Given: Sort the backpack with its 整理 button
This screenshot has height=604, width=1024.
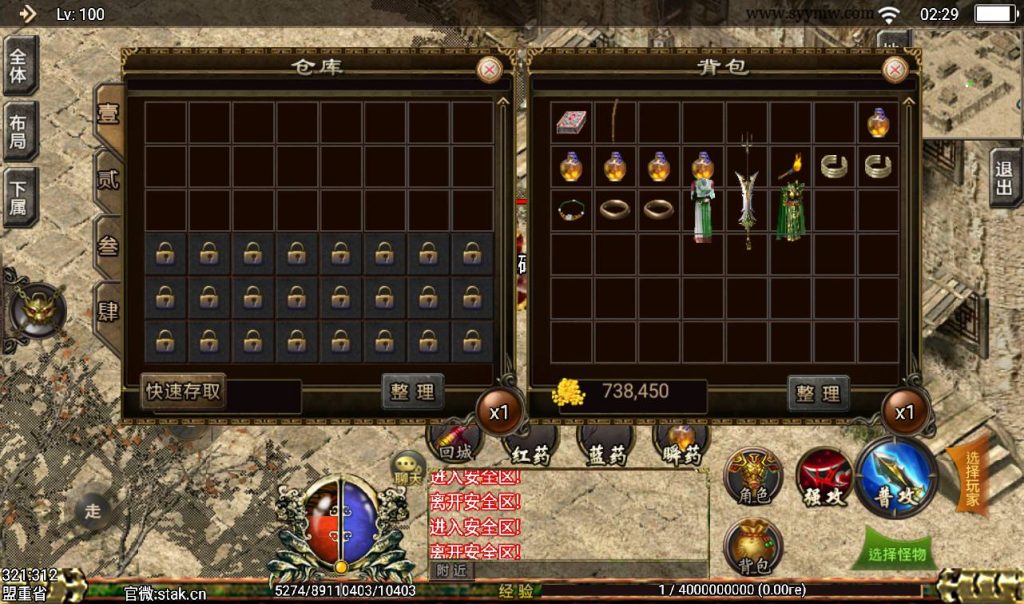Looking at the screenshot, I should 818,393.
